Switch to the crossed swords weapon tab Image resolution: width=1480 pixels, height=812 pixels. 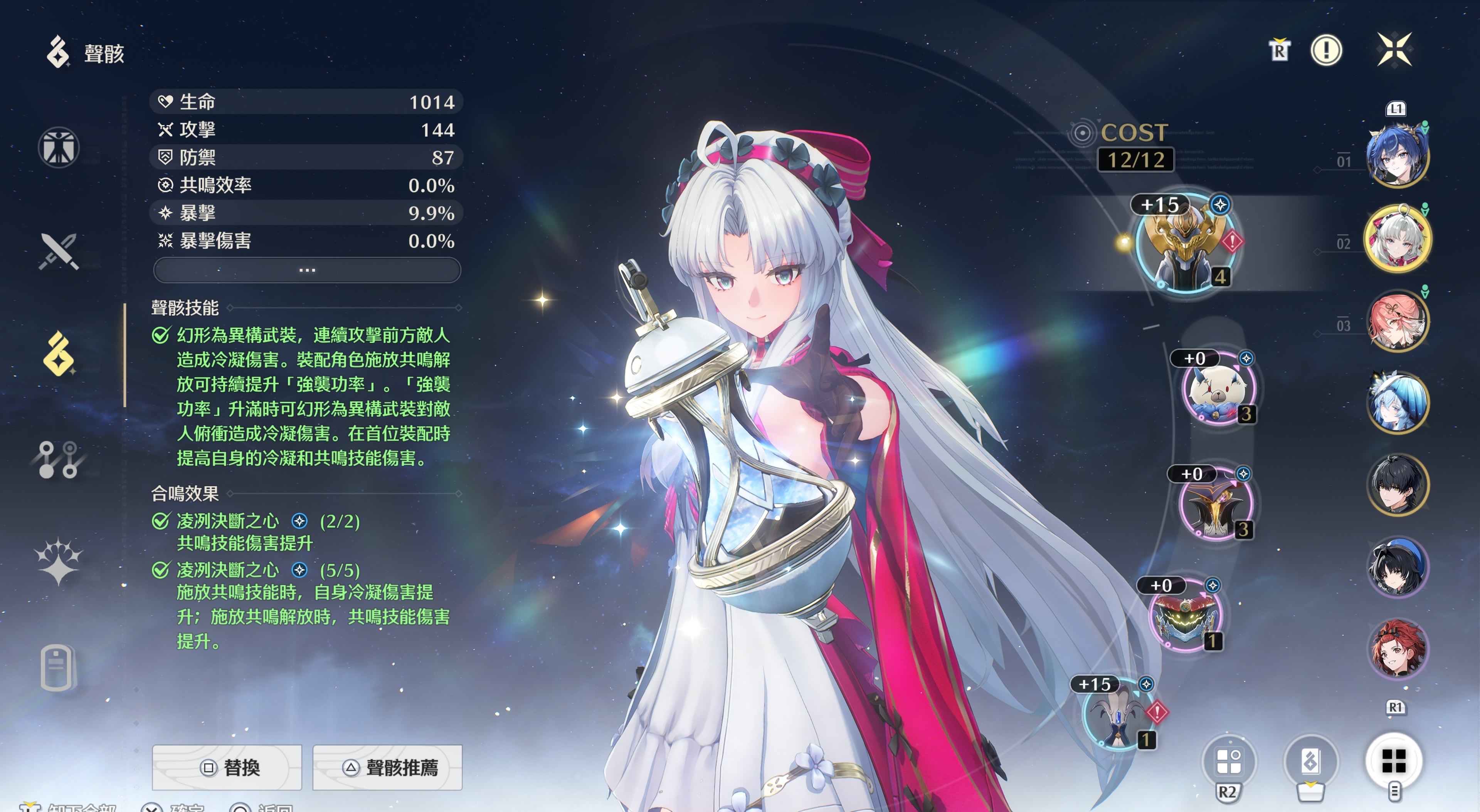(59, 251)
